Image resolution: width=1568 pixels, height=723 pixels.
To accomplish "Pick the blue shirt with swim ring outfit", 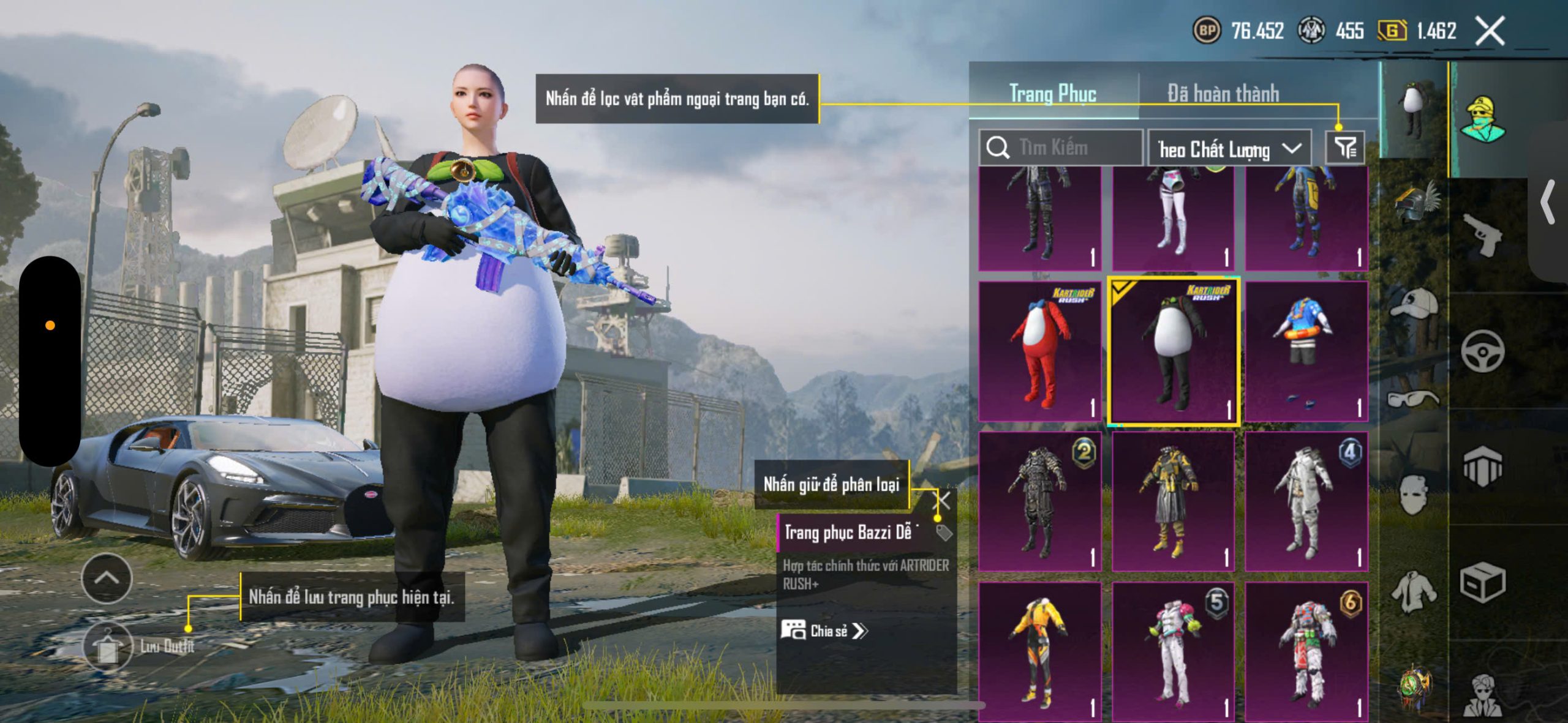I will coord(1306,351).
